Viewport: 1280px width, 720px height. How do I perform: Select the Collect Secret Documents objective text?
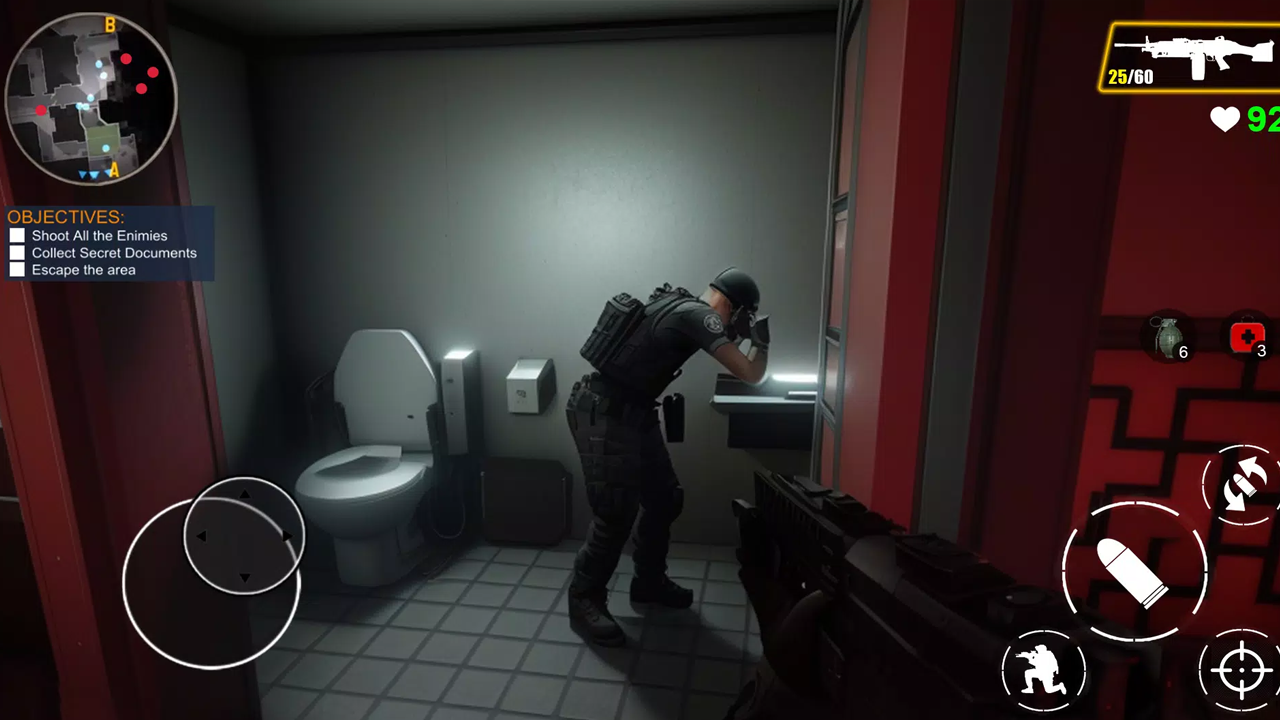pyautogui.click(x=114, y=253)
